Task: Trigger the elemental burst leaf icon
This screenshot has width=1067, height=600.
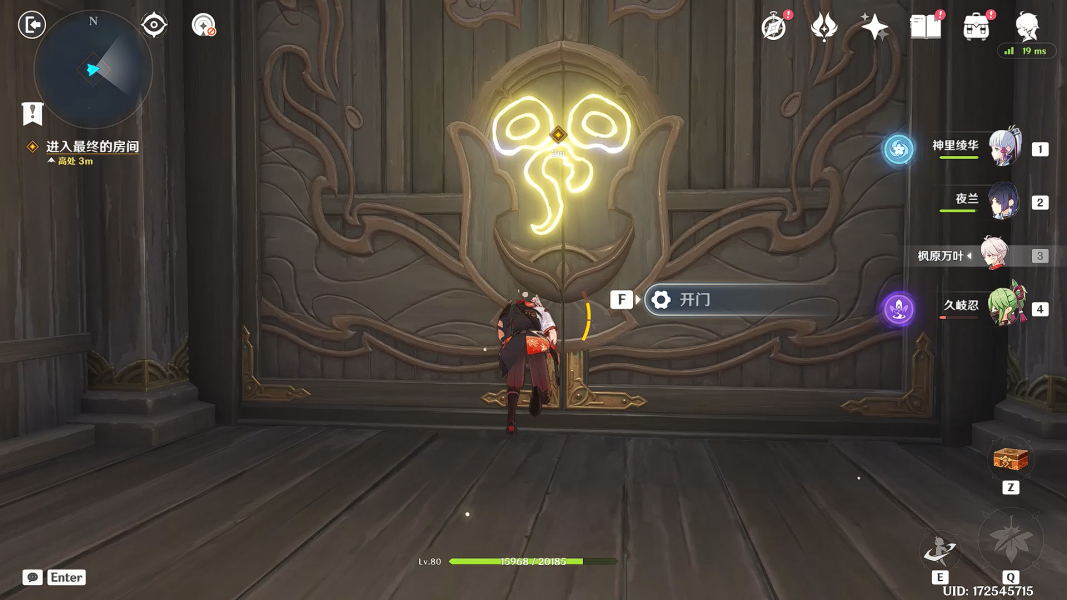Action: [1010, 541]
